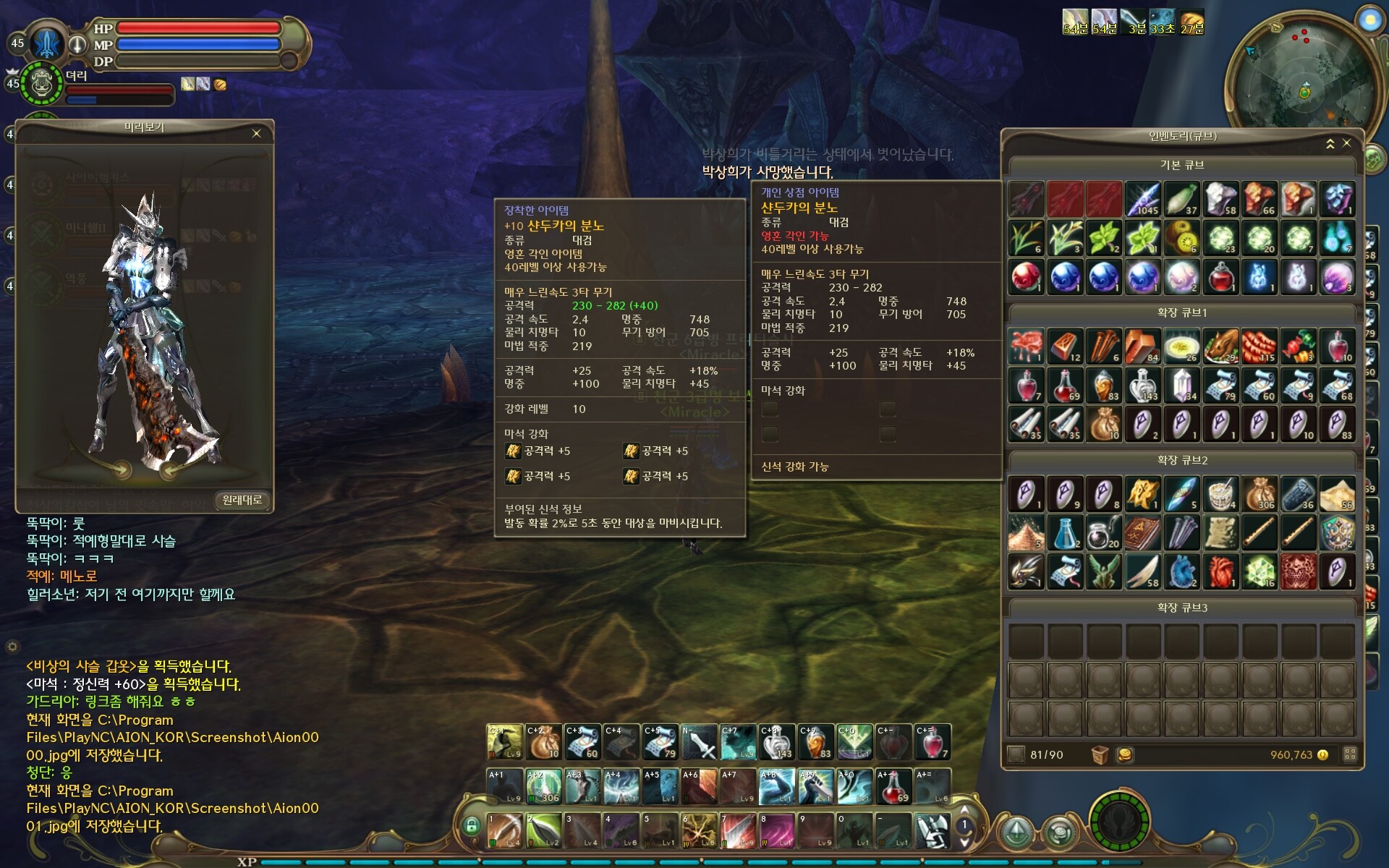Click the four-square sort button in inventory
This screenshot has width=1389, height=868.
click(1349, 754)
